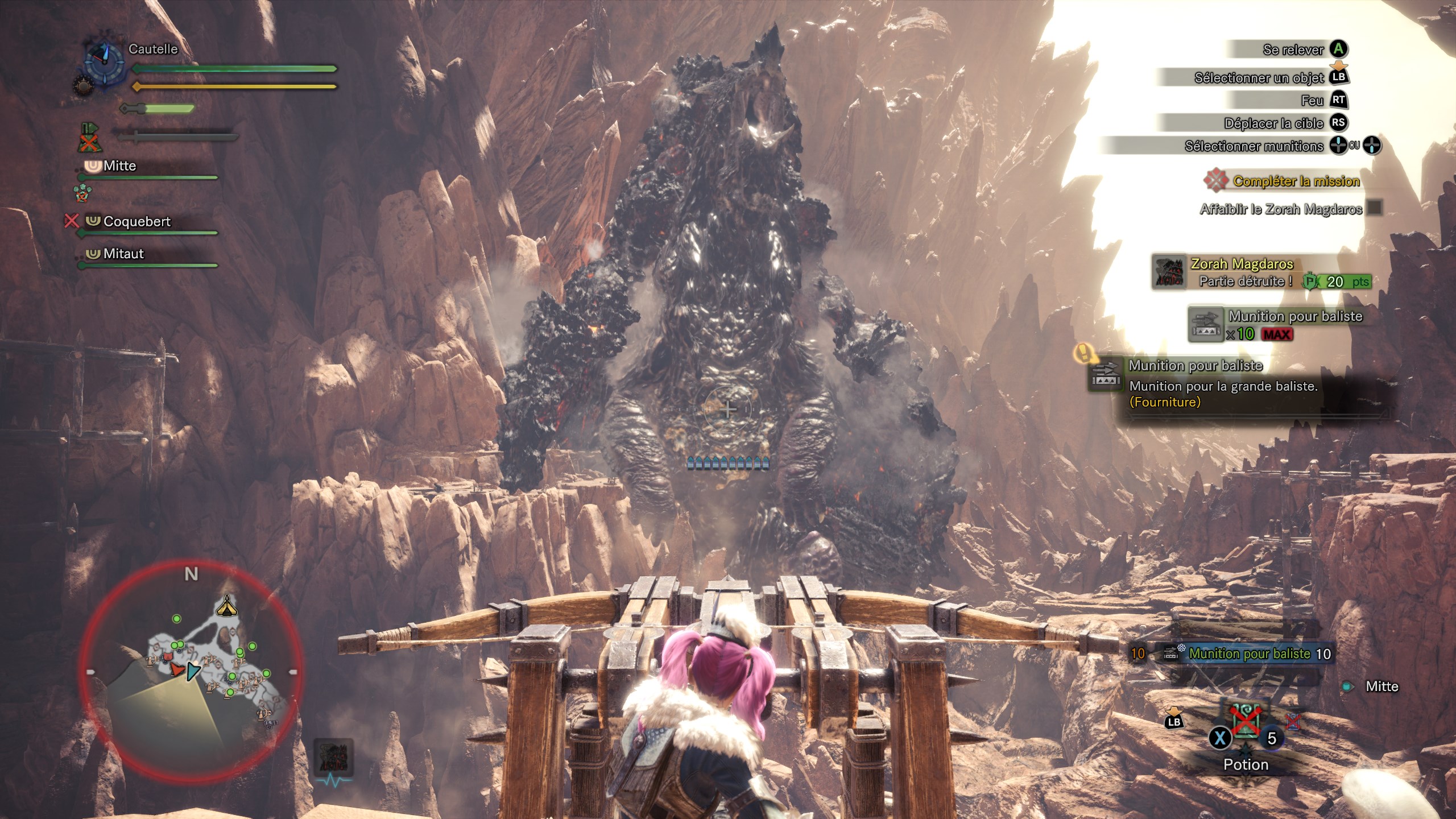
Task: Toggle the Affaiblir le Zorah Magdaros checkbox
Action: click(x=1375, y=208)
